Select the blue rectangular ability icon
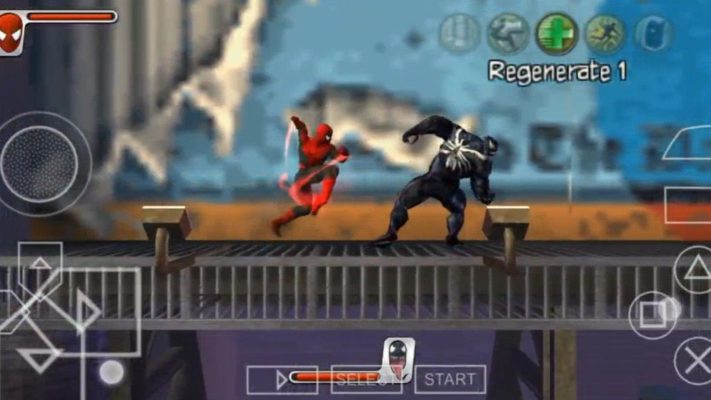 tap(653, 34)
